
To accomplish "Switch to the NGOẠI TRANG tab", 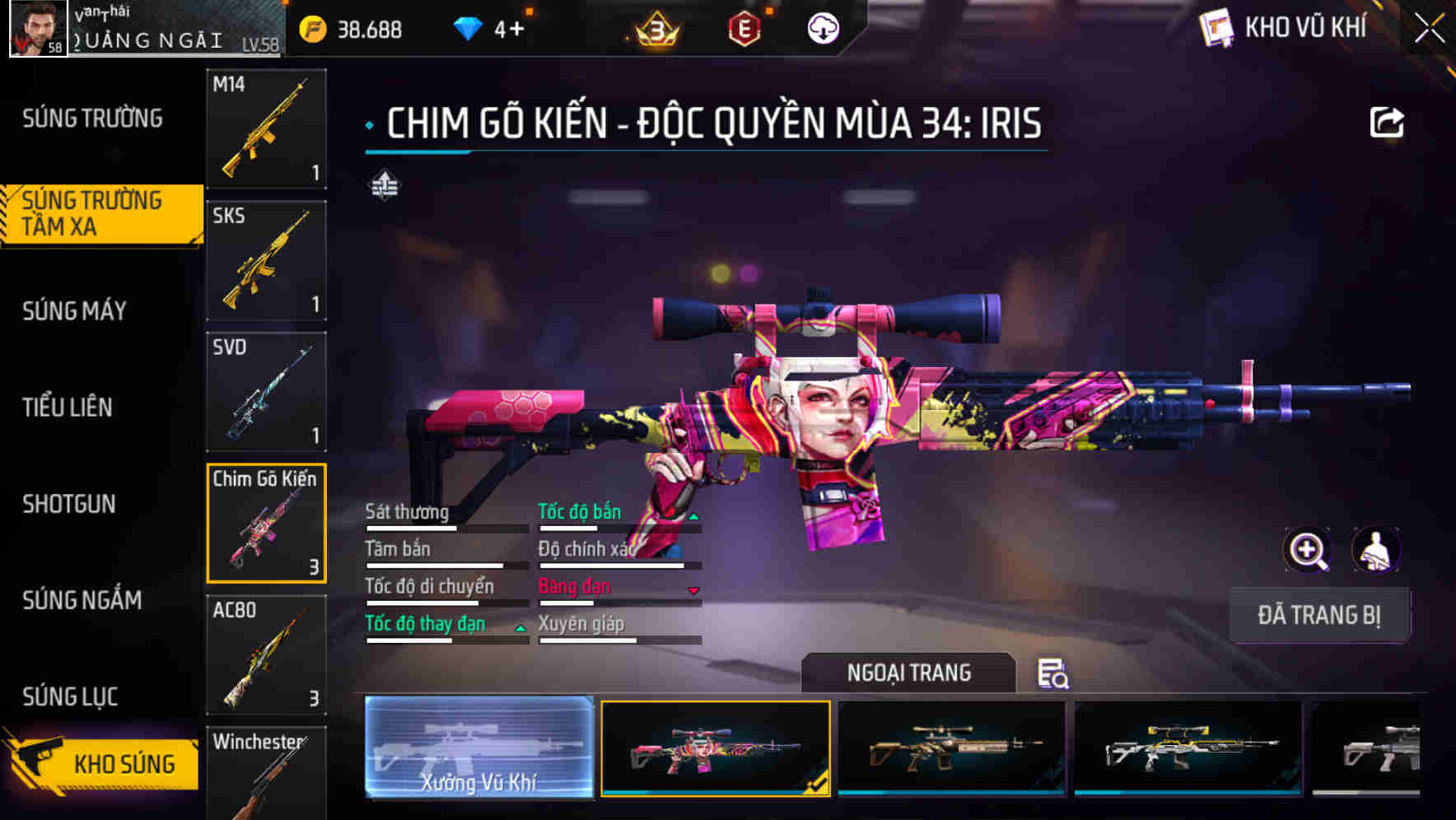I will pyautogui.click(x=909, y=673).
